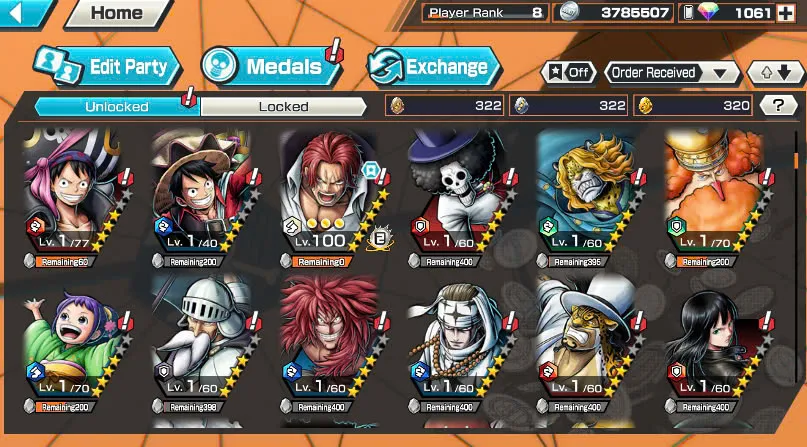The image size is (807, 447).
Task: Select the Unlocked characters tab
Action: [x=116, y=106]
